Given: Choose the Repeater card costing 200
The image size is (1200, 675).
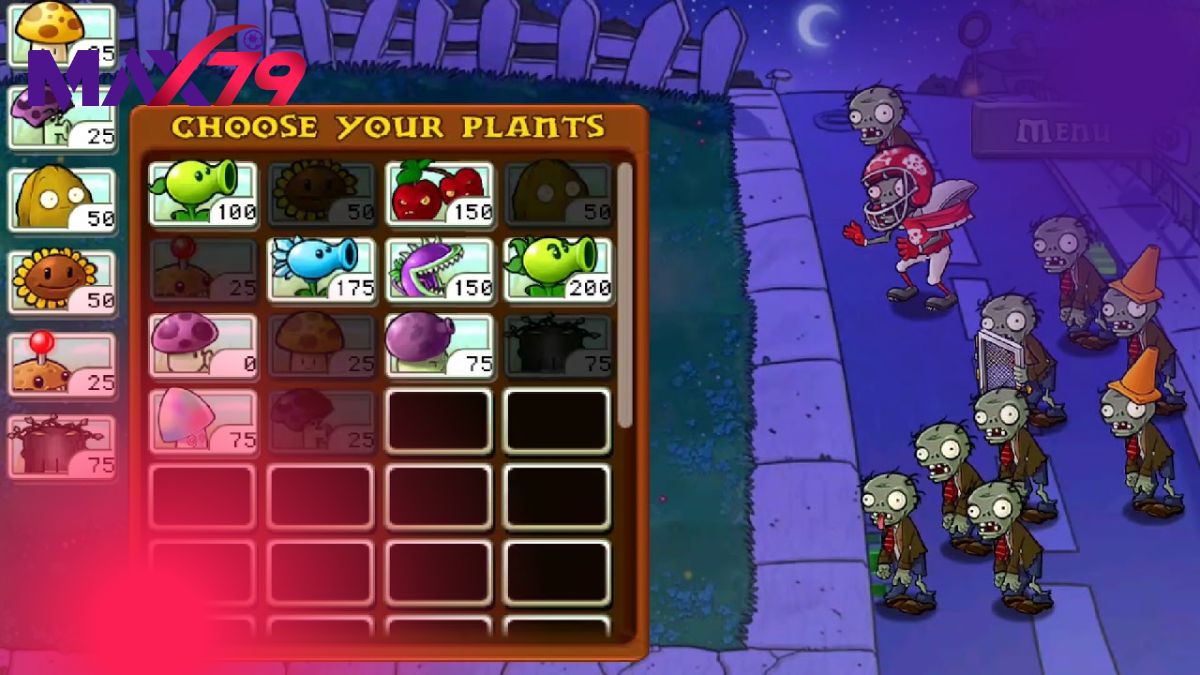Looking at the screenshot, I should pos(557,269).
